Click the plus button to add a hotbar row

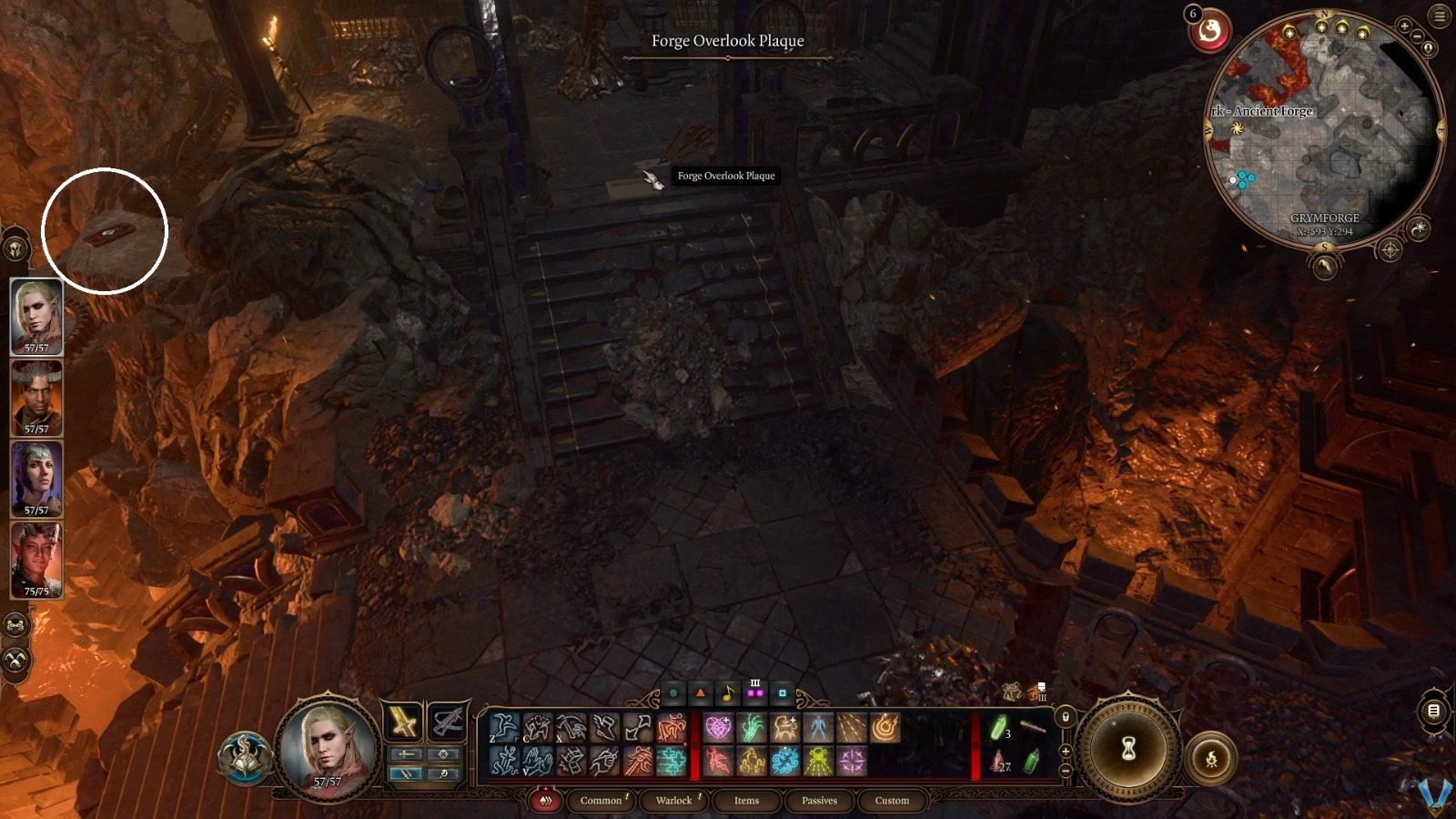coord(1065,751)
